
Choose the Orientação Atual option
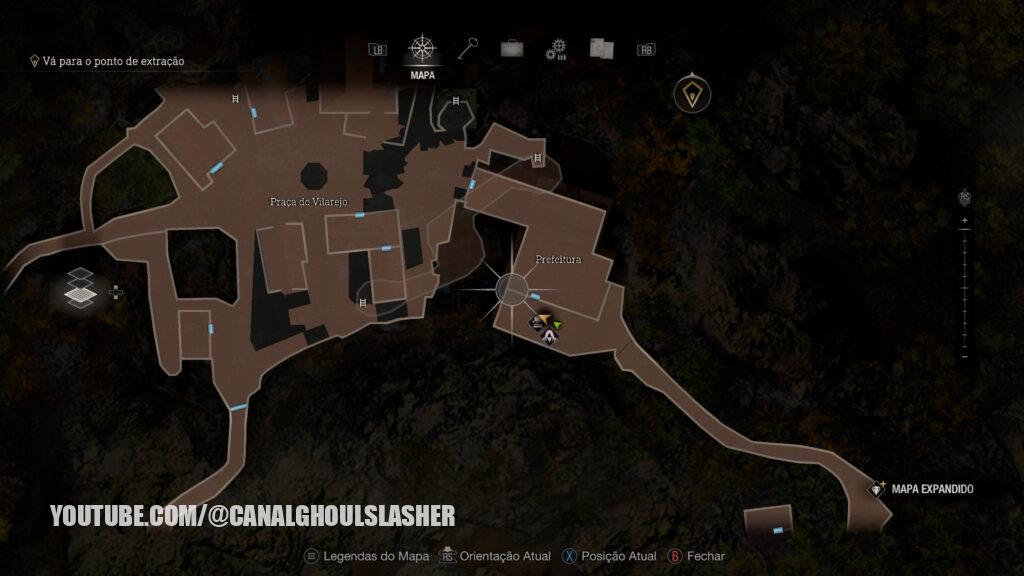[496, 556]
